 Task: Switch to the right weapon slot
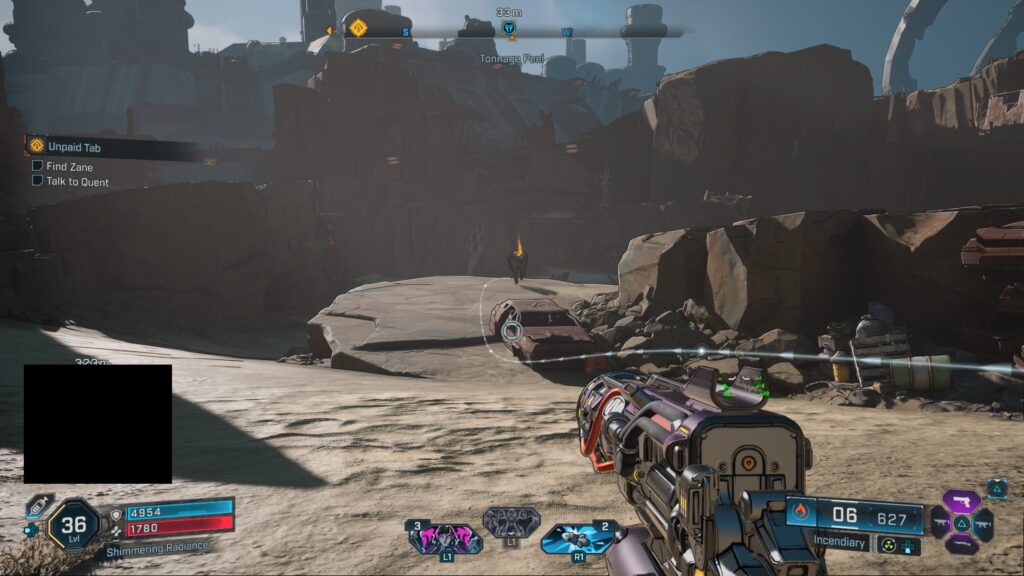[x=983, y=522]
